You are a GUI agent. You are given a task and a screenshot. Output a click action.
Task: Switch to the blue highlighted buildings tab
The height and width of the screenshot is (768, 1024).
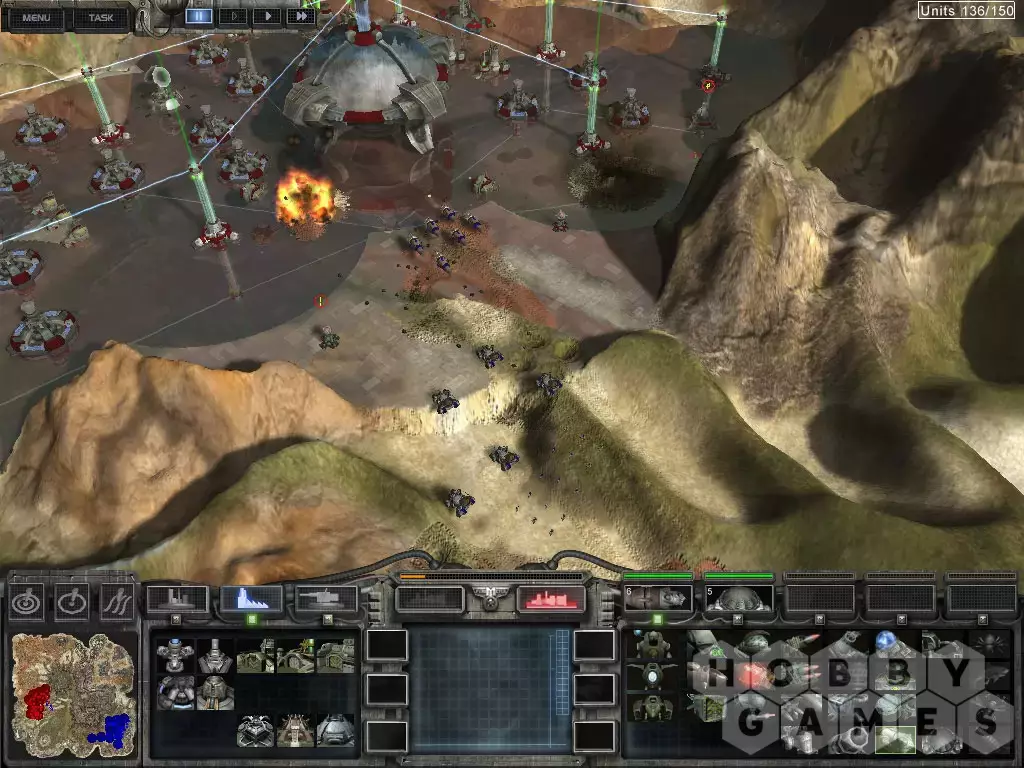point(251,599)
